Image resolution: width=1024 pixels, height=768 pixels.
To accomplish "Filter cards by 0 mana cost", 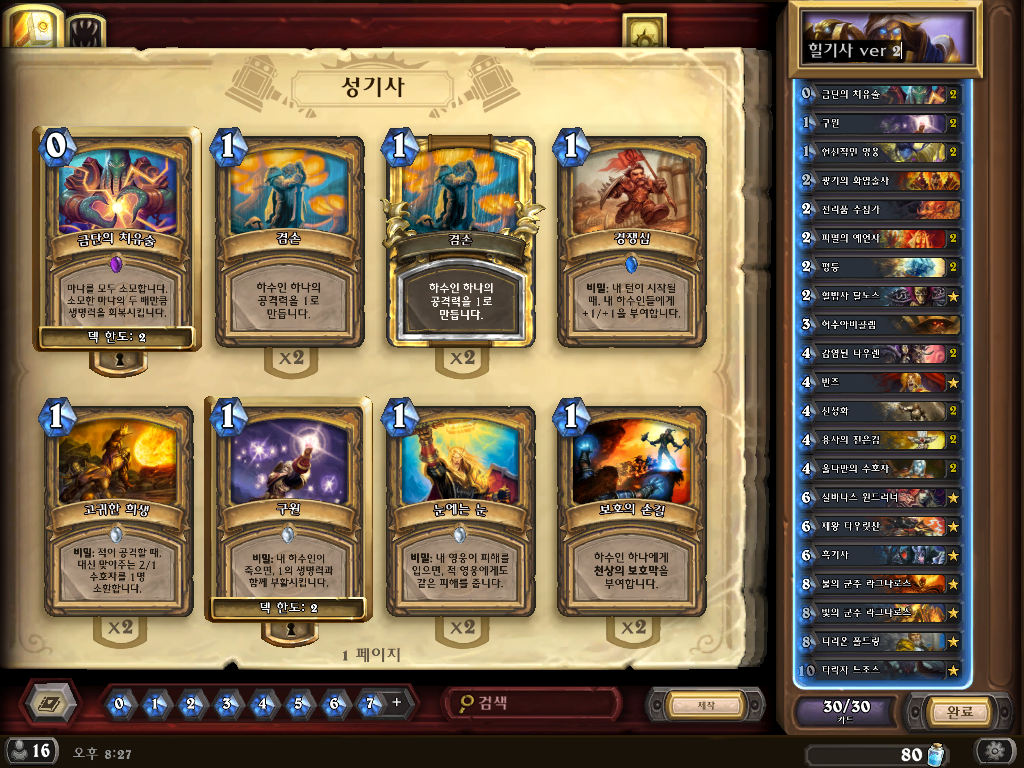I will 120,704.
